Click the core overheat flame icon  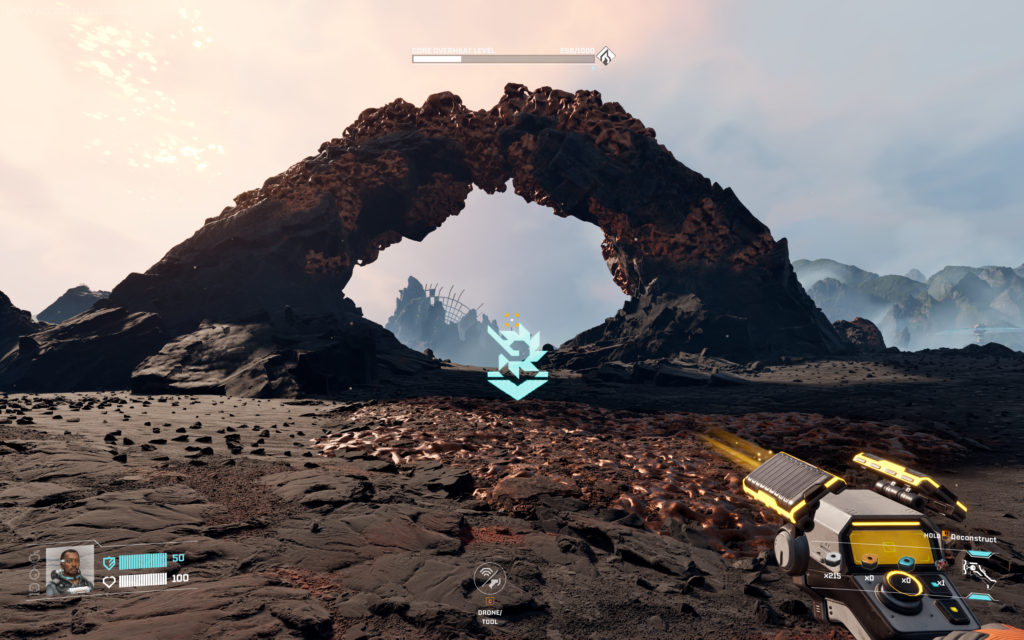pyautogui.click(x=604, y=56)
